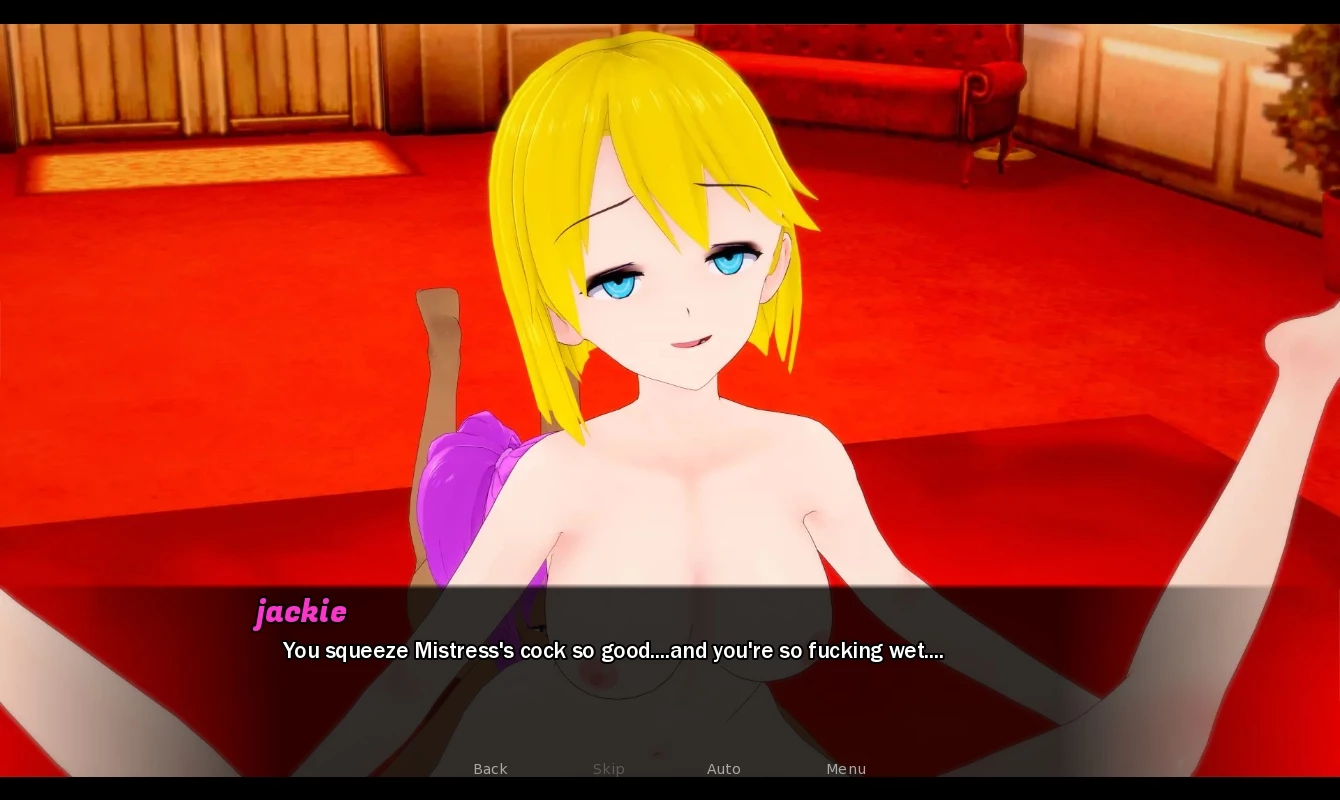Click the Skip button in the quick bar
This screenshot has height=800, width=1340.
pyautogui.click(x=608, y=769)
